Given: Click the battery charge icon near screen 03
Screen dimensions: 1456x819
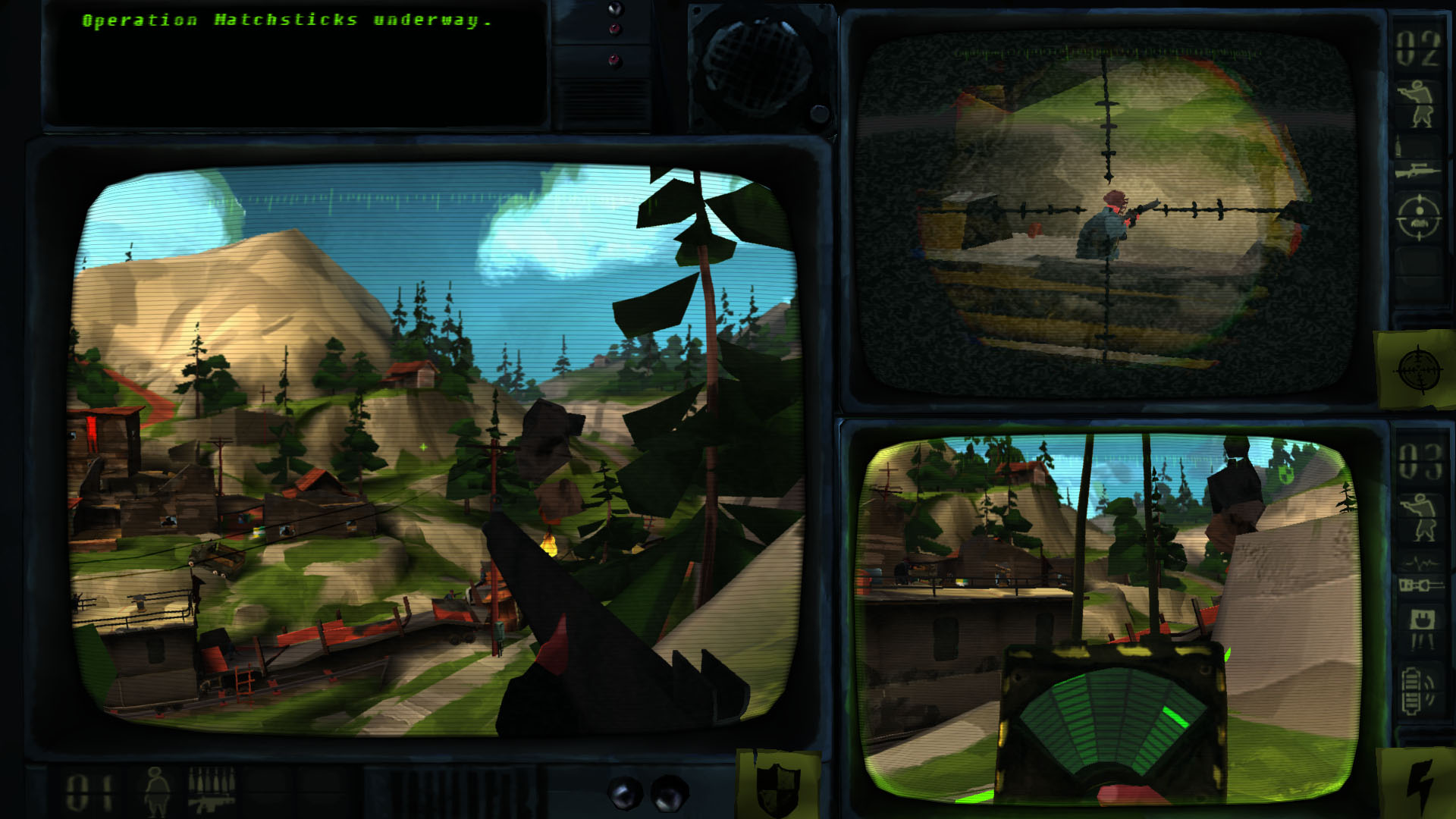Looking at the screenshot, I should 1418,688.
